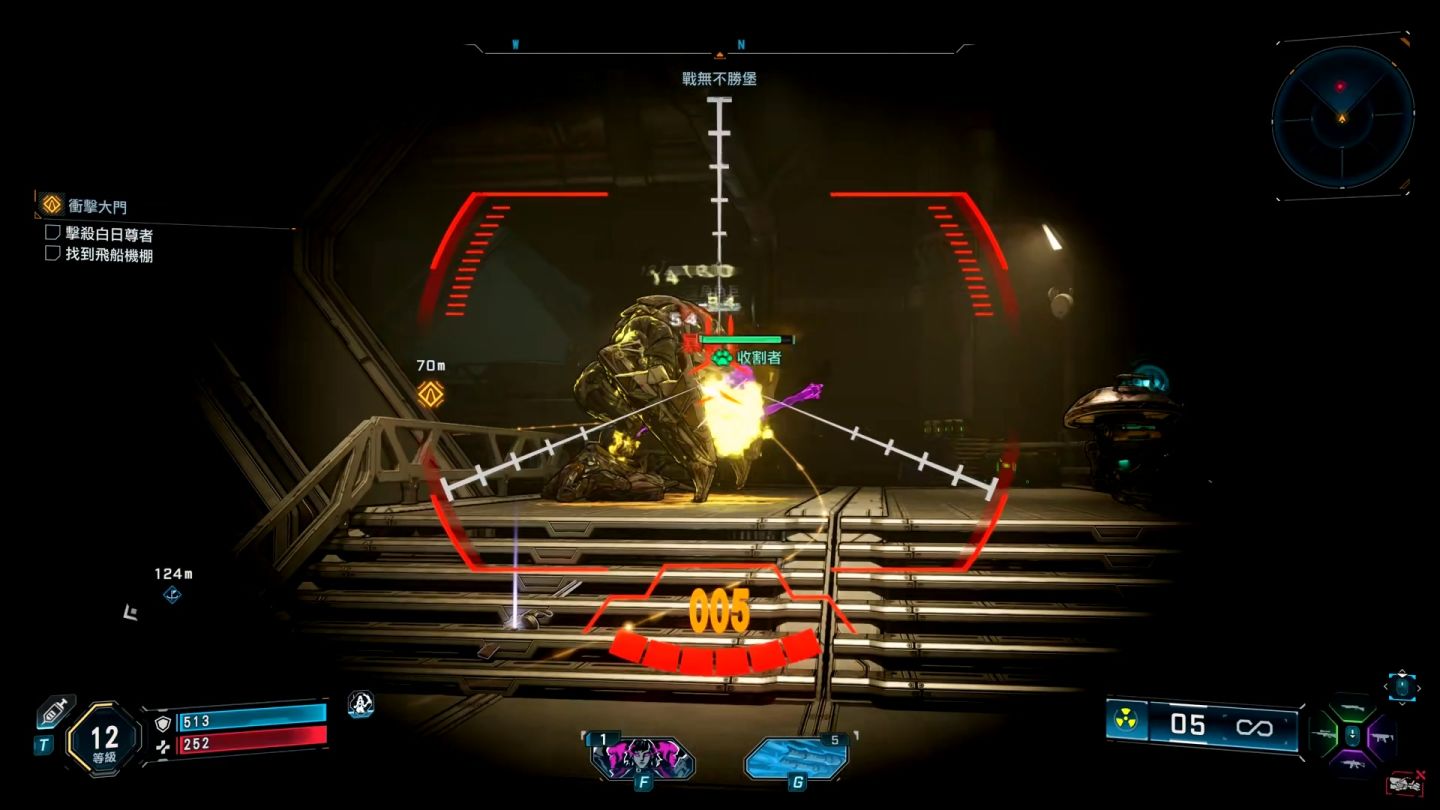Click the circular radar minimap

tap(1342, 116)
